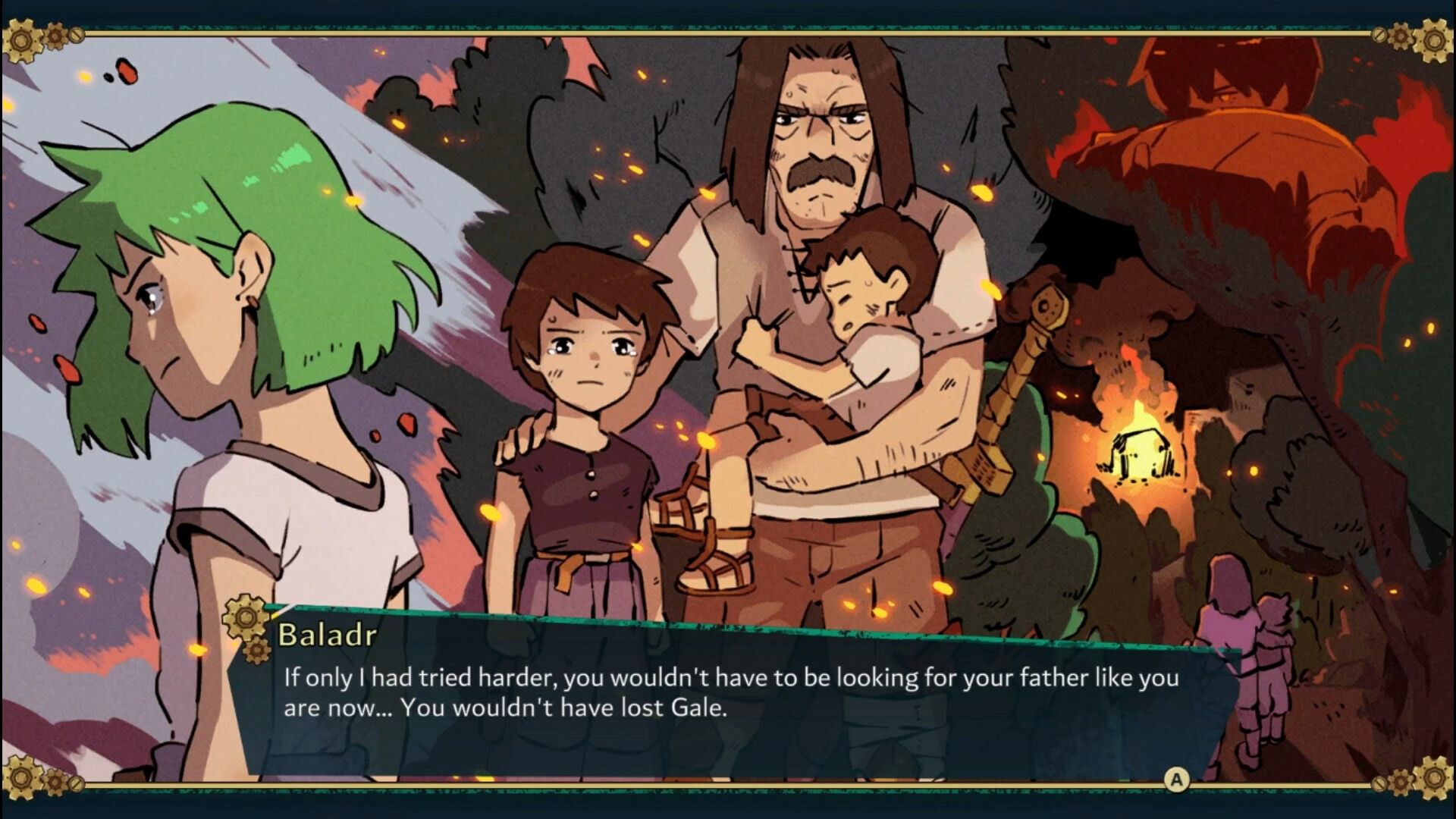1456x819 pixels.
Task: Click the cog emblem in the bottom-right corner
Action: pos(1436,779)
